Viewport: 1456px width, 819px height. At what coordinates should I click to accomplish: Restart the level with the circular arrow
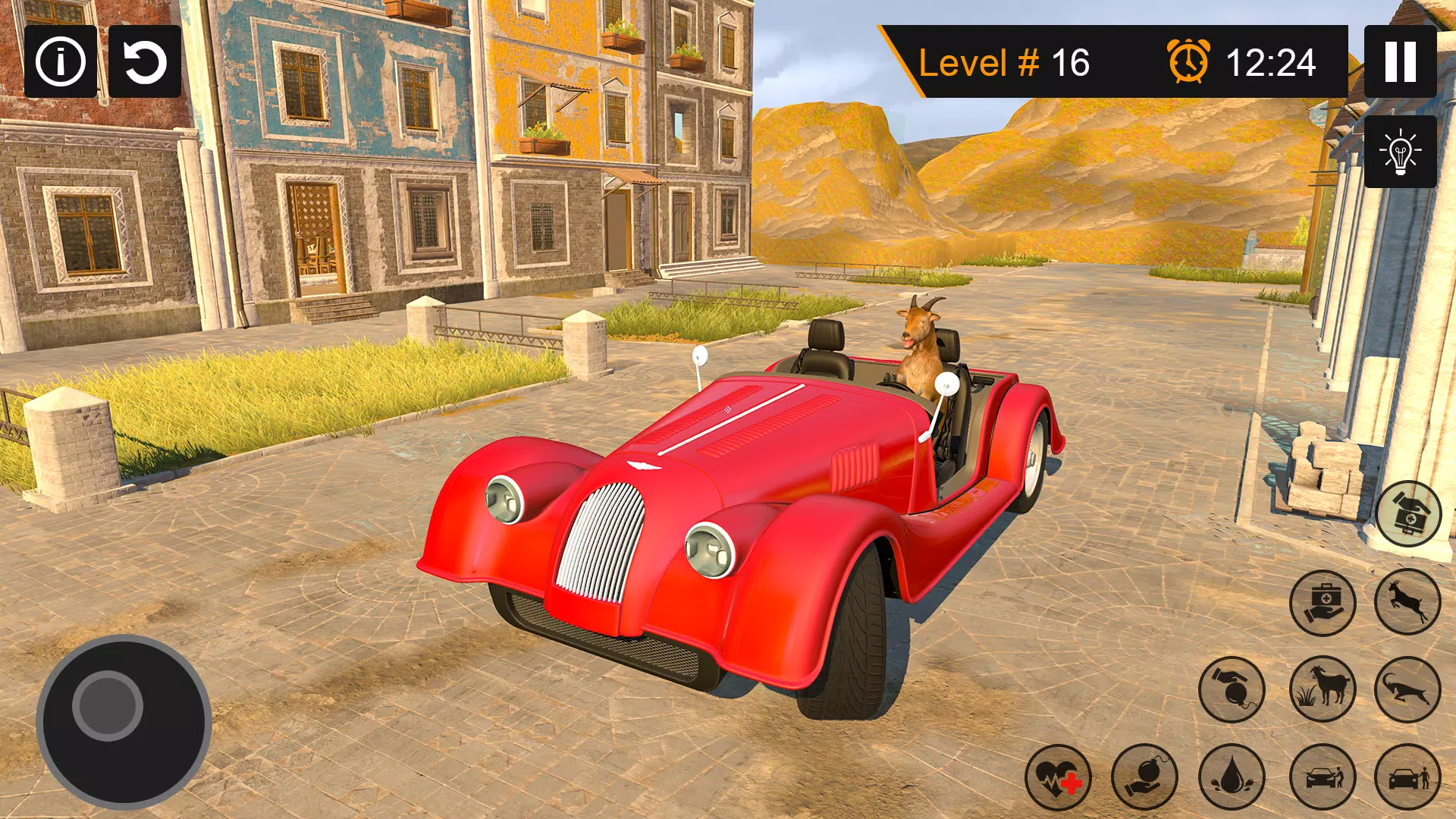pos(145,61)
